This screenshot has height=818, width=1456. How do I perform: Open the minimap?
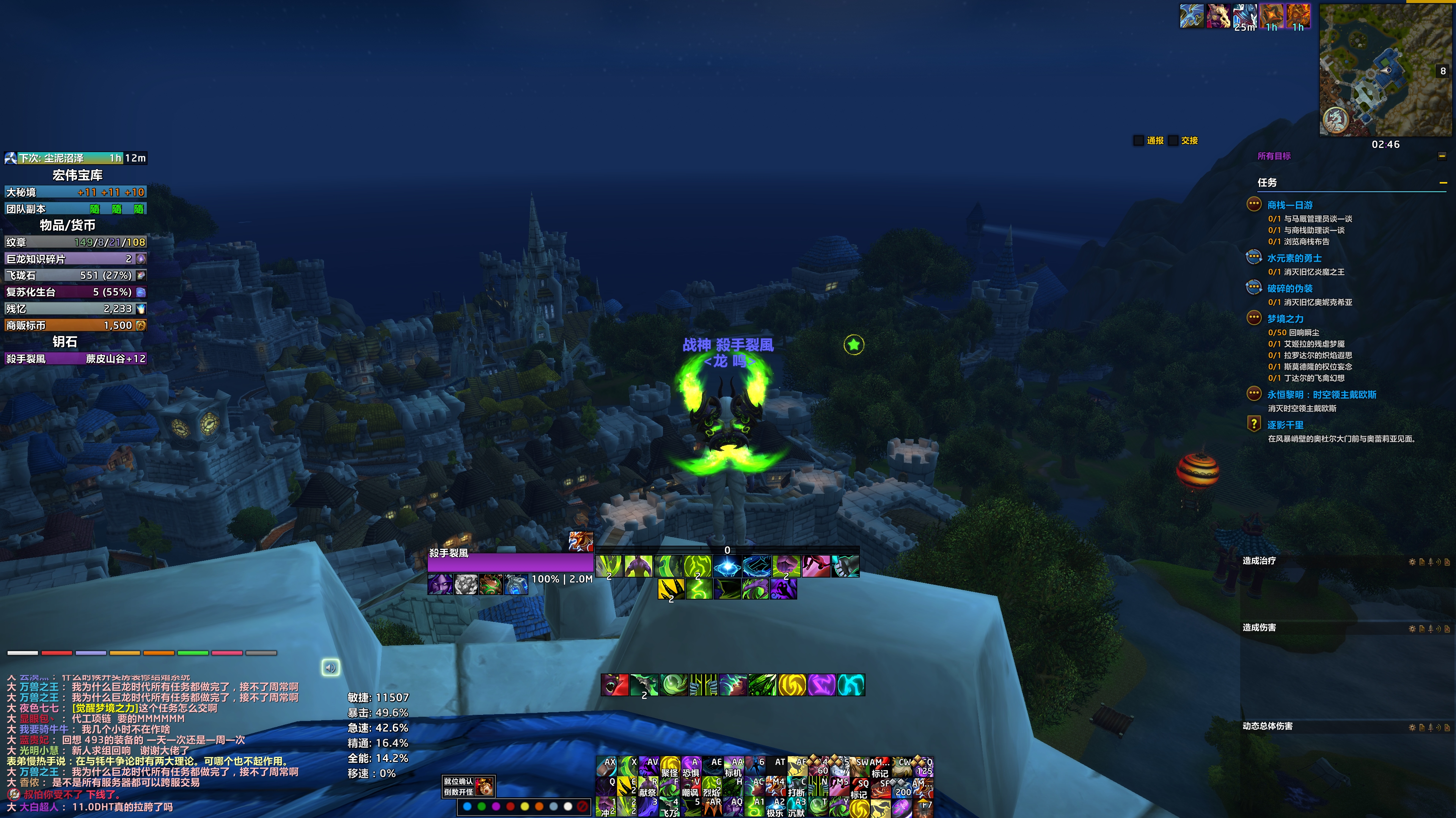click(1385, 69)
